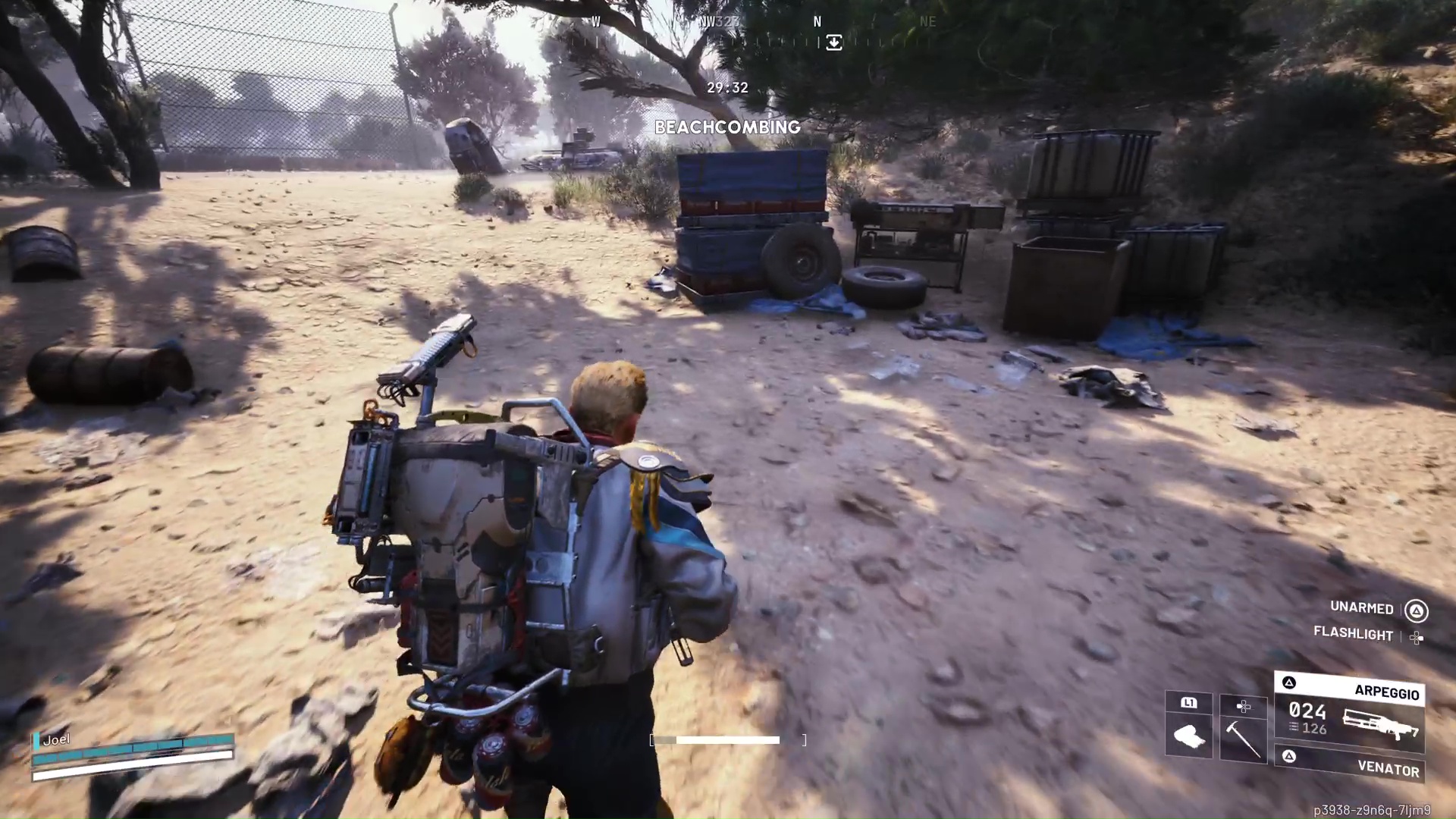Screen dimensions: 1456x819
Task: Click the N marker on the compass bar
Action: tap(817, 22)
